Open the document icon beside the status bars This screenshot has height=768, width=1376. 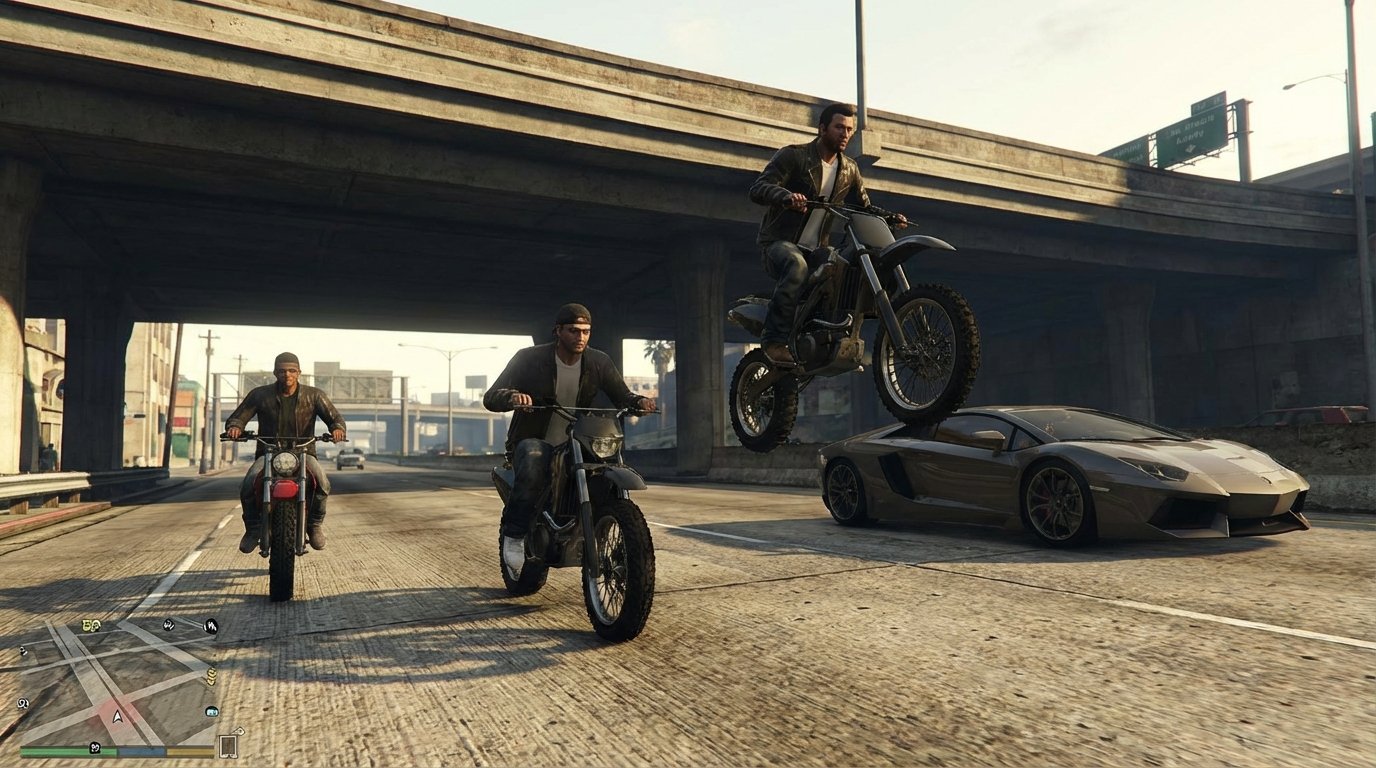point(227,746)
